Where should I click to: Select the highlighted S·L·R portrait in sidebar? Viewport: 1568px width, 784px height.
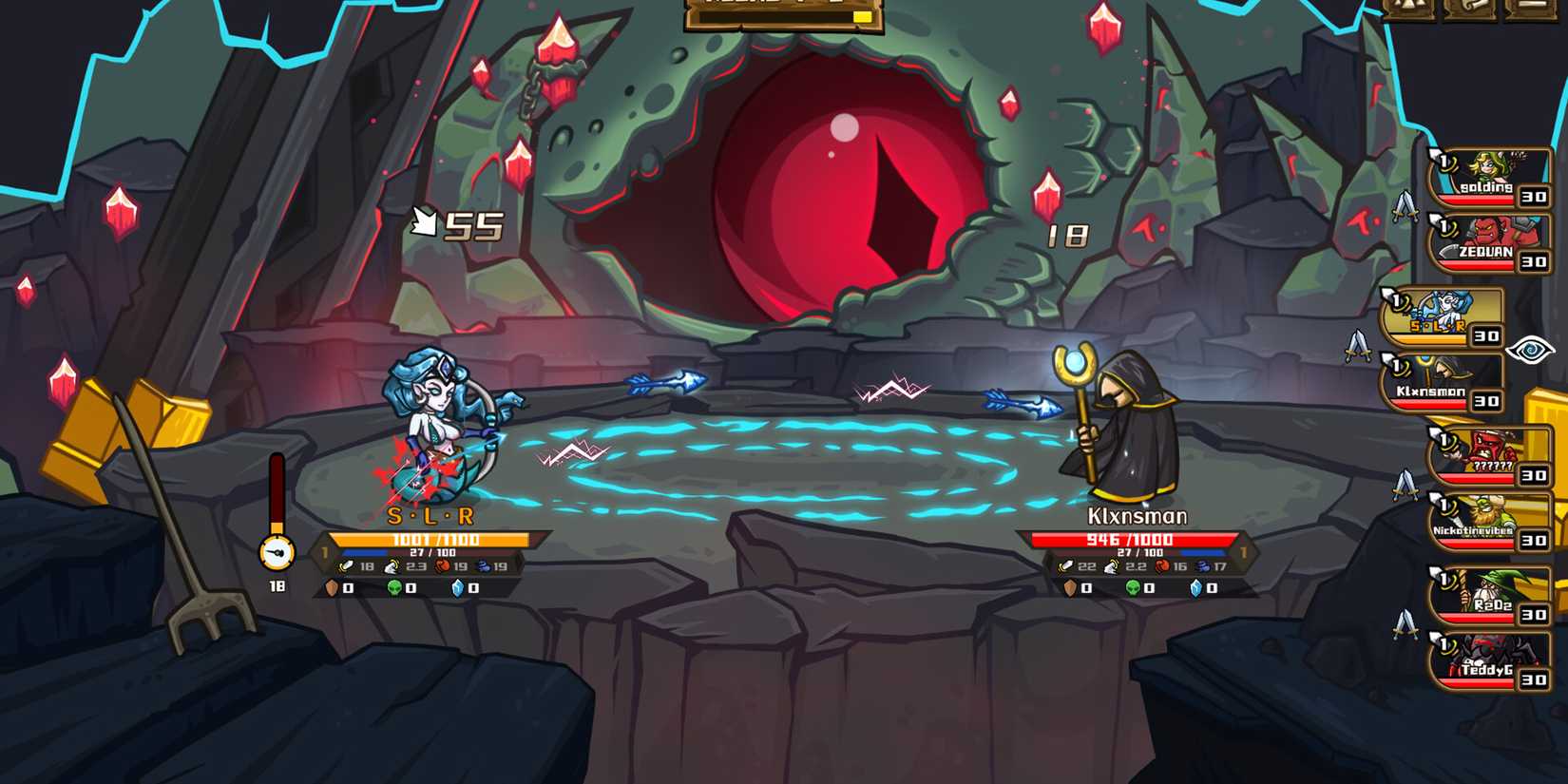pos(1440,314)
